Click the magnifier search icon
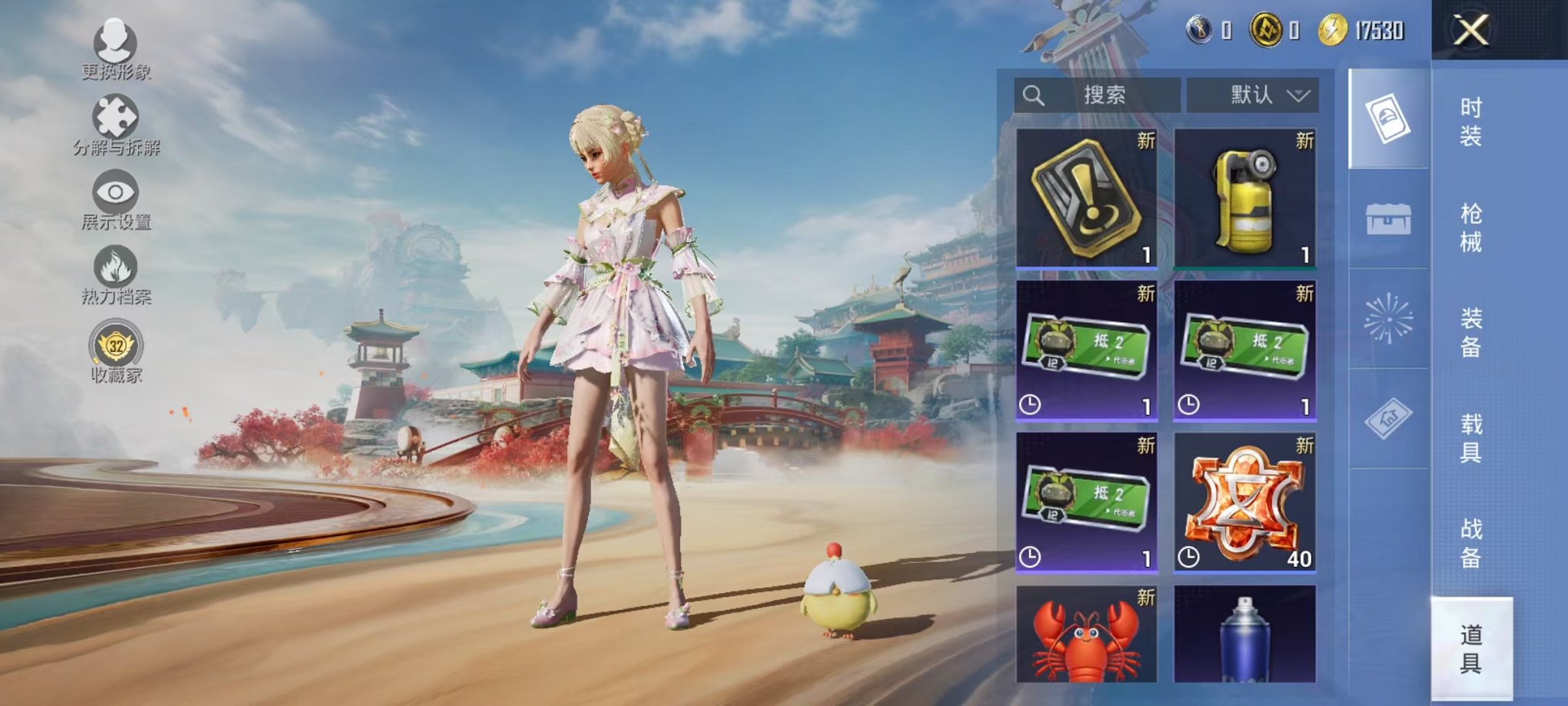Screen dimensions: 1568x706 (x=1034, y=95)
